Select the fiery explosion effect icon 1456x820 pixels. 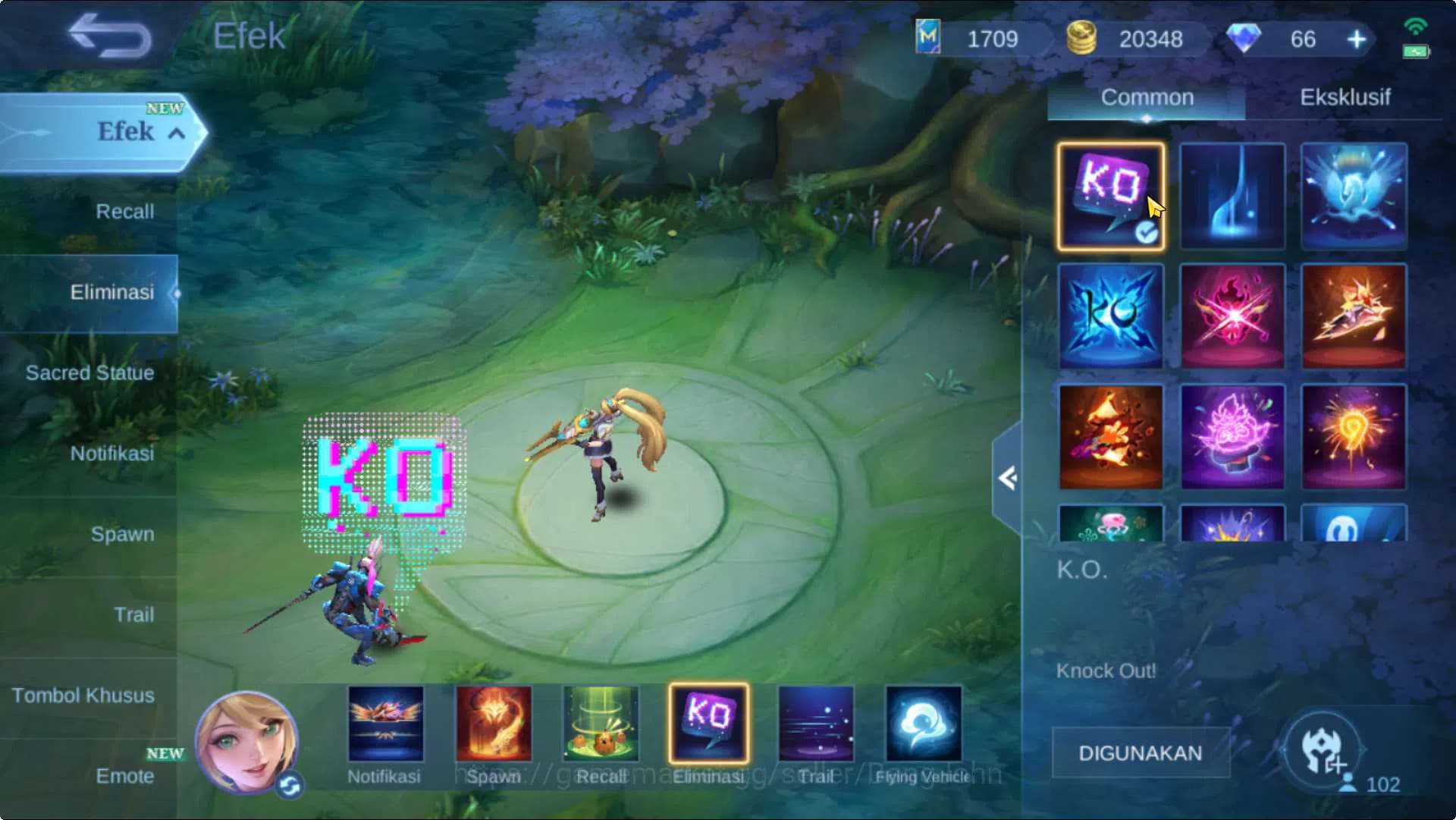tap(1109, 437)
